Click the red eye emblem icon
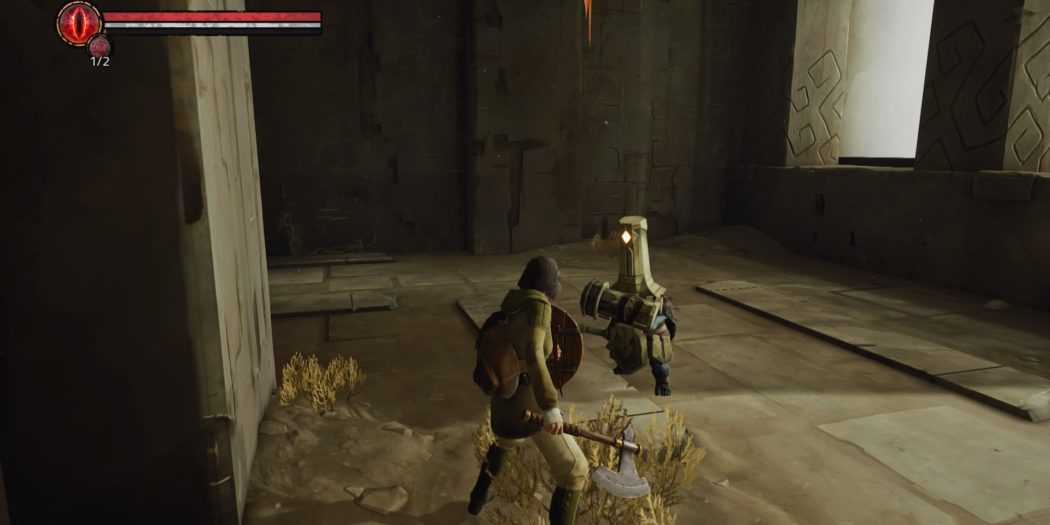 click(78, 23)
